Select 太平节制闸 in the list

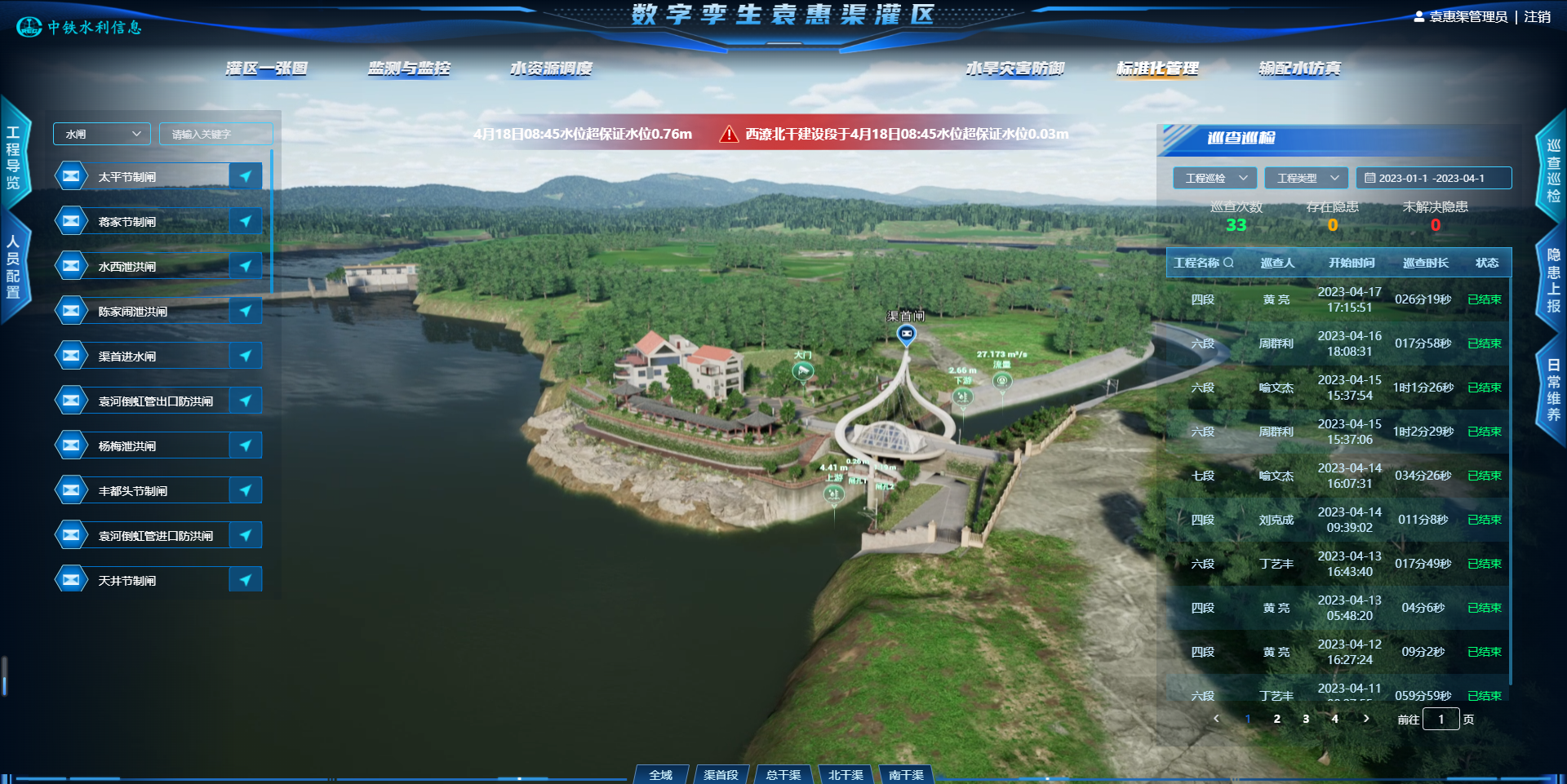127,177
